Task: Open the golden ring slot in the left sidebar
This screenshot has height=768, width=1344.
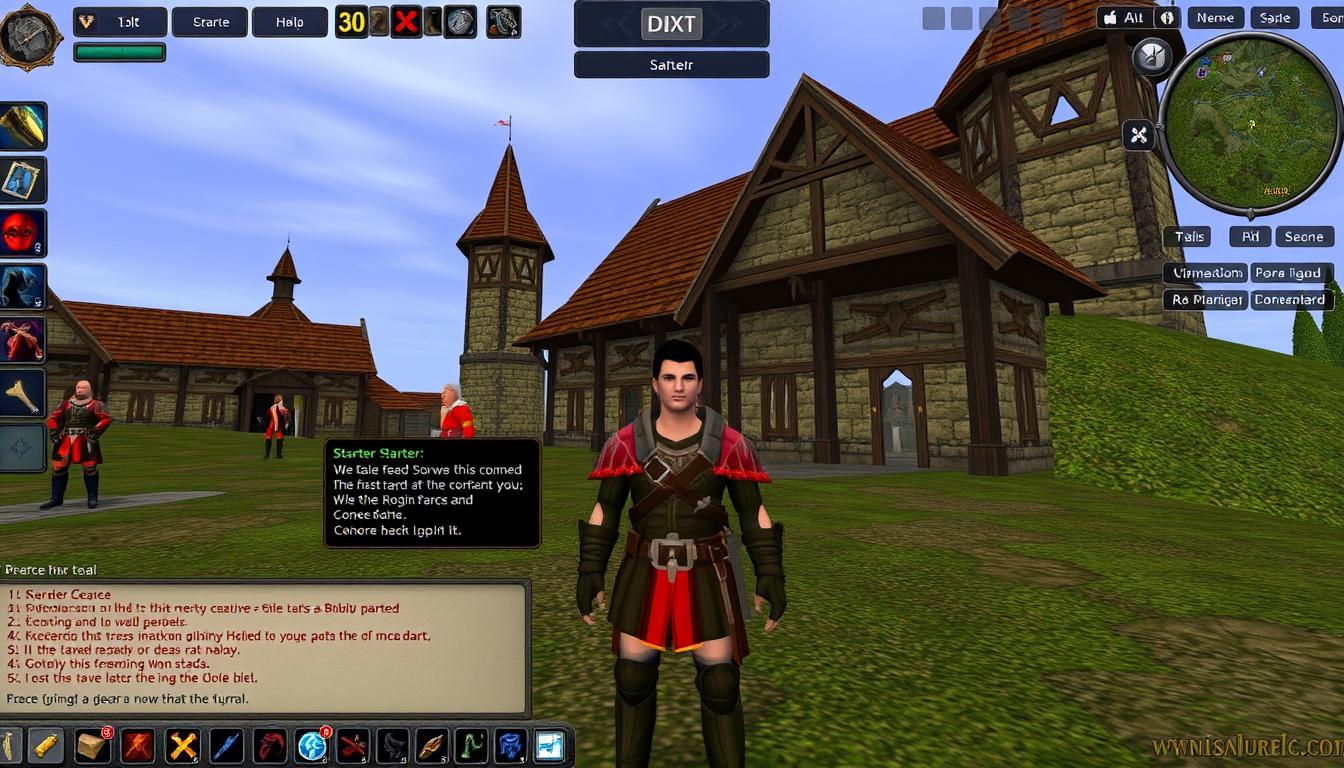Action: 23,125
